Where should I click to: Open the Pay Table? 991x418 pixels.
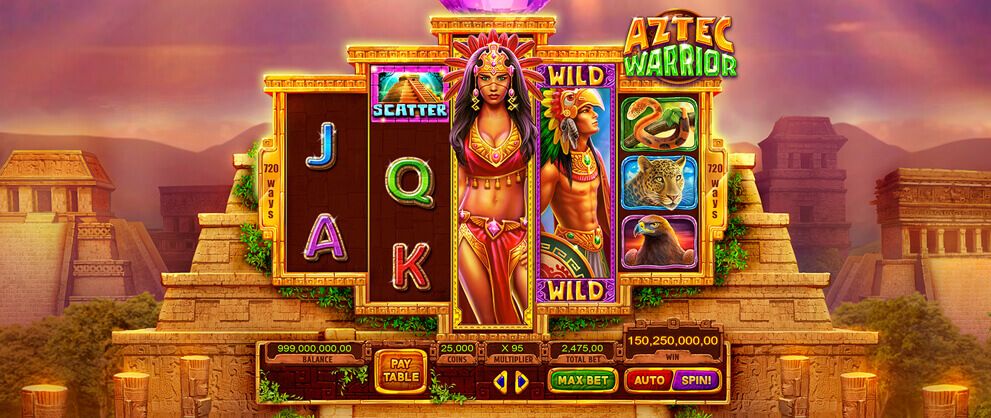pos(399,371)
